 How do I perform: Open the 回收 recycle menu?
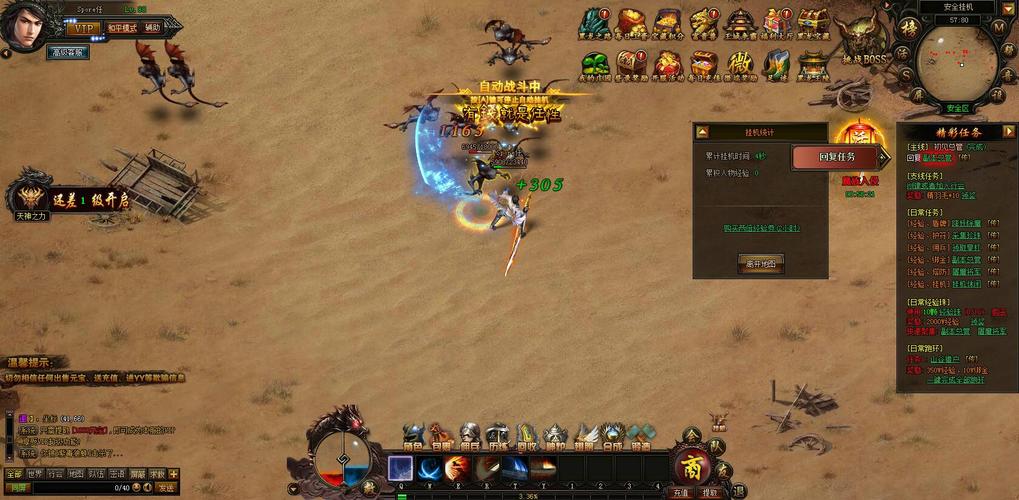coord(526,437)
